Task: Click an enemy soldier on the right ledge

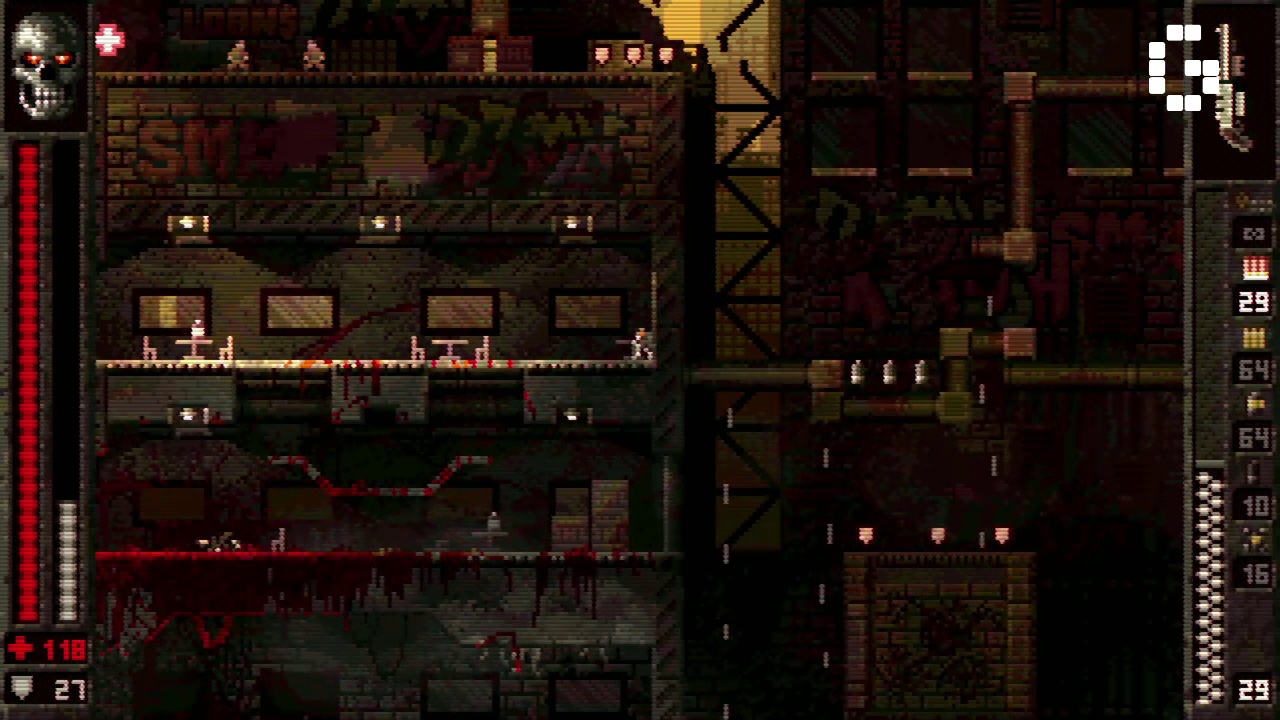Action: (x=638, y=345)
